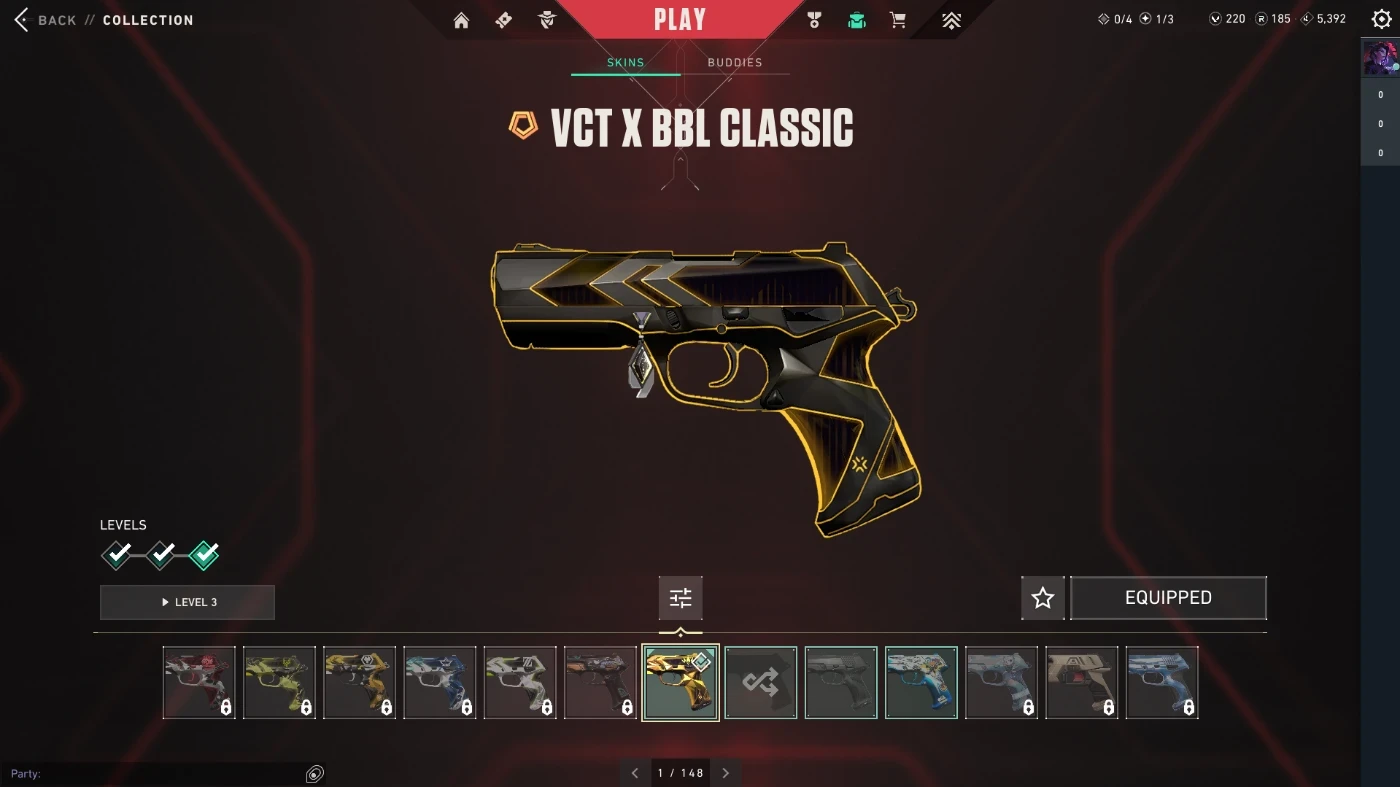Open the rank chevrons icon
This screenshot has width=1400, height=787.
click(x=952, y=20)
